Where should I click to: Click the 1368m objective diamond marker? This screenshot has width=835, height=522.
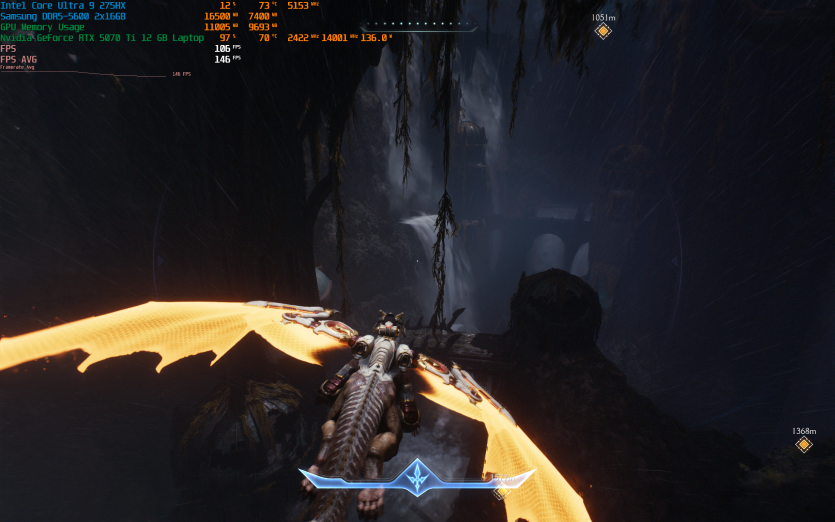(x=803, y=444)
